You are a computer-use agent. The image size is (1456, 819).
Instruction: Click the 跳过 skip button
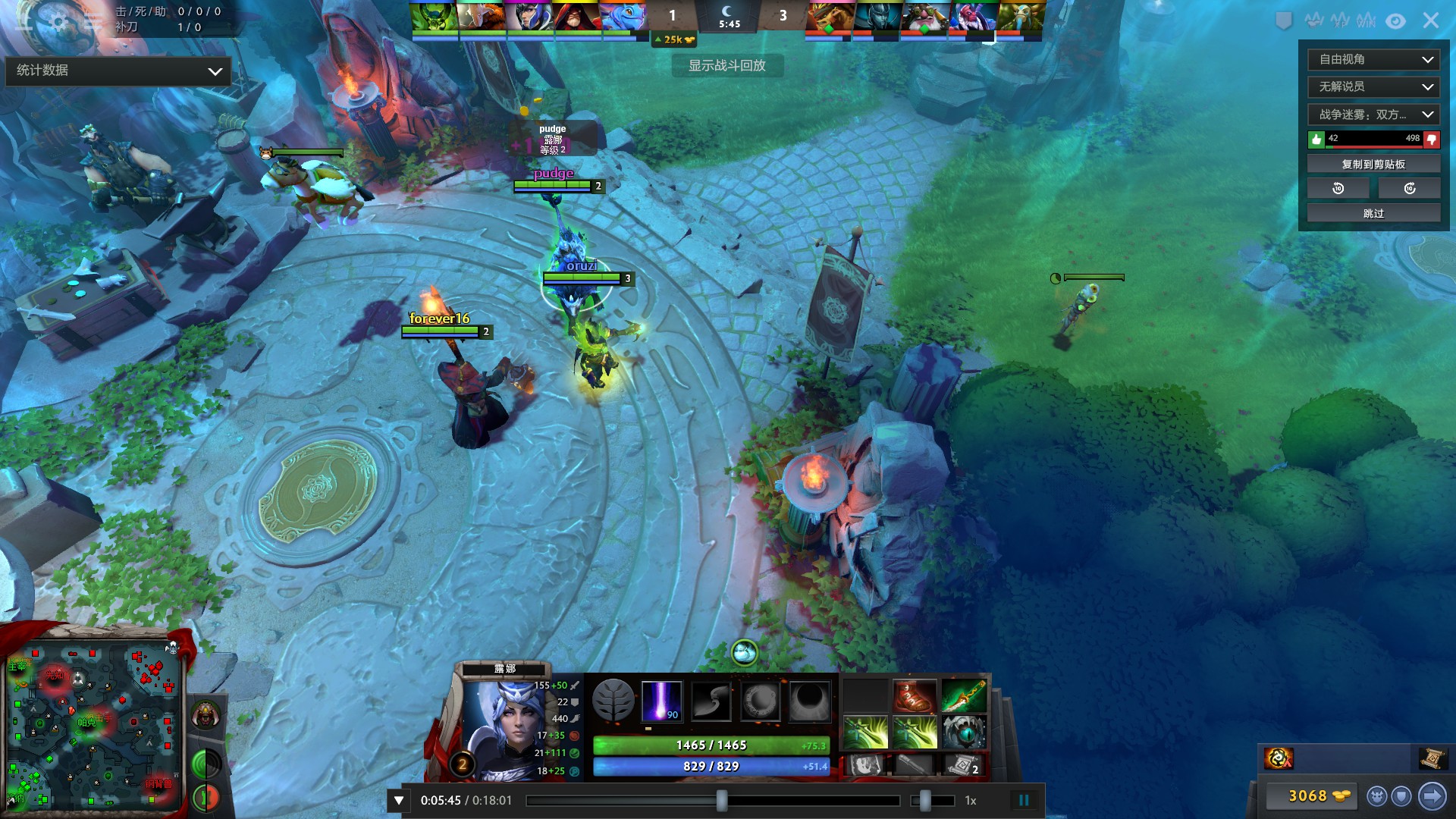click(1373, 213)
